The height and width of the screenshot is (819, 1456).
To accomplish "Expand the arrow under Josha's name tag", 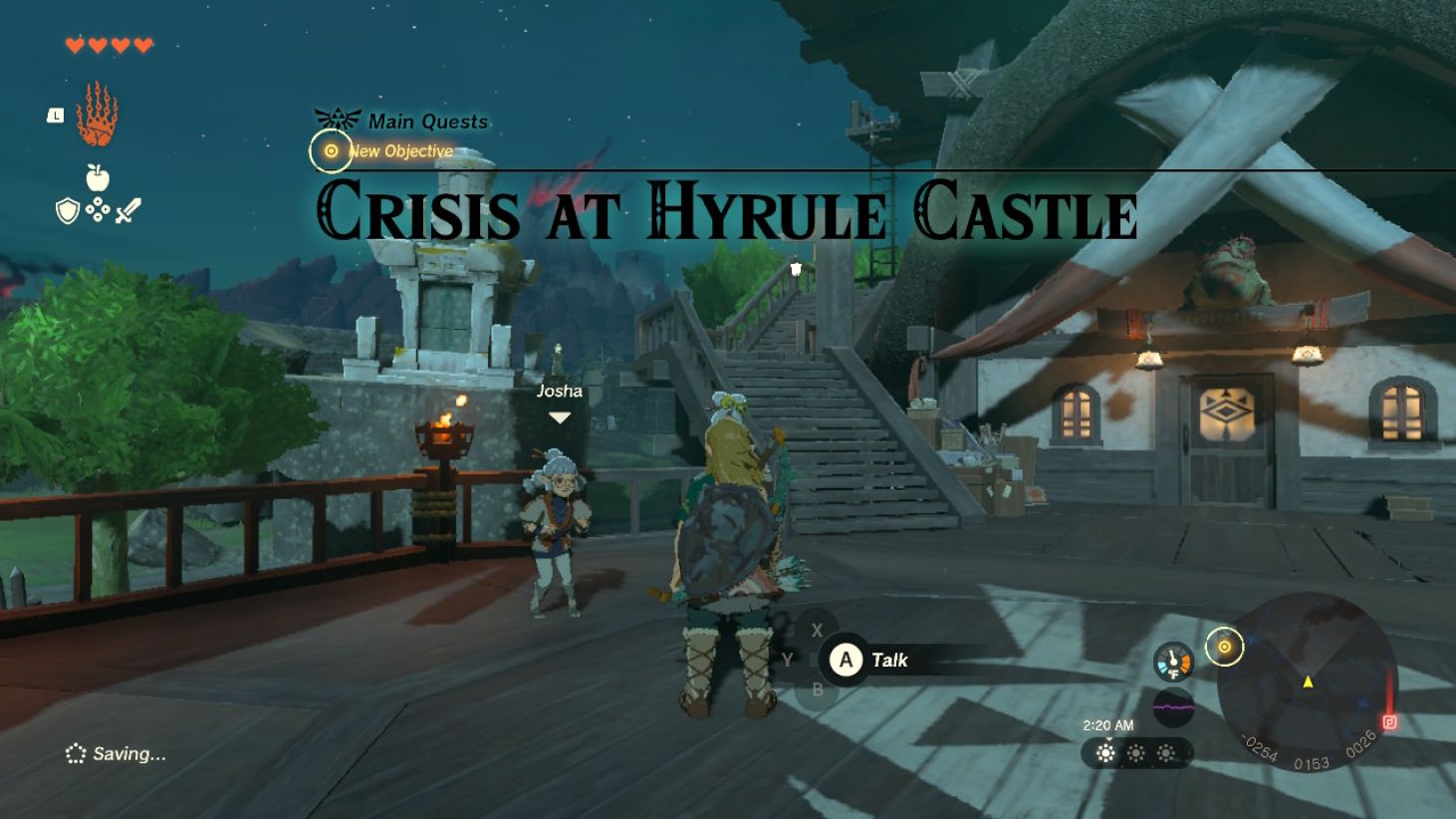I will coord(561,418).
